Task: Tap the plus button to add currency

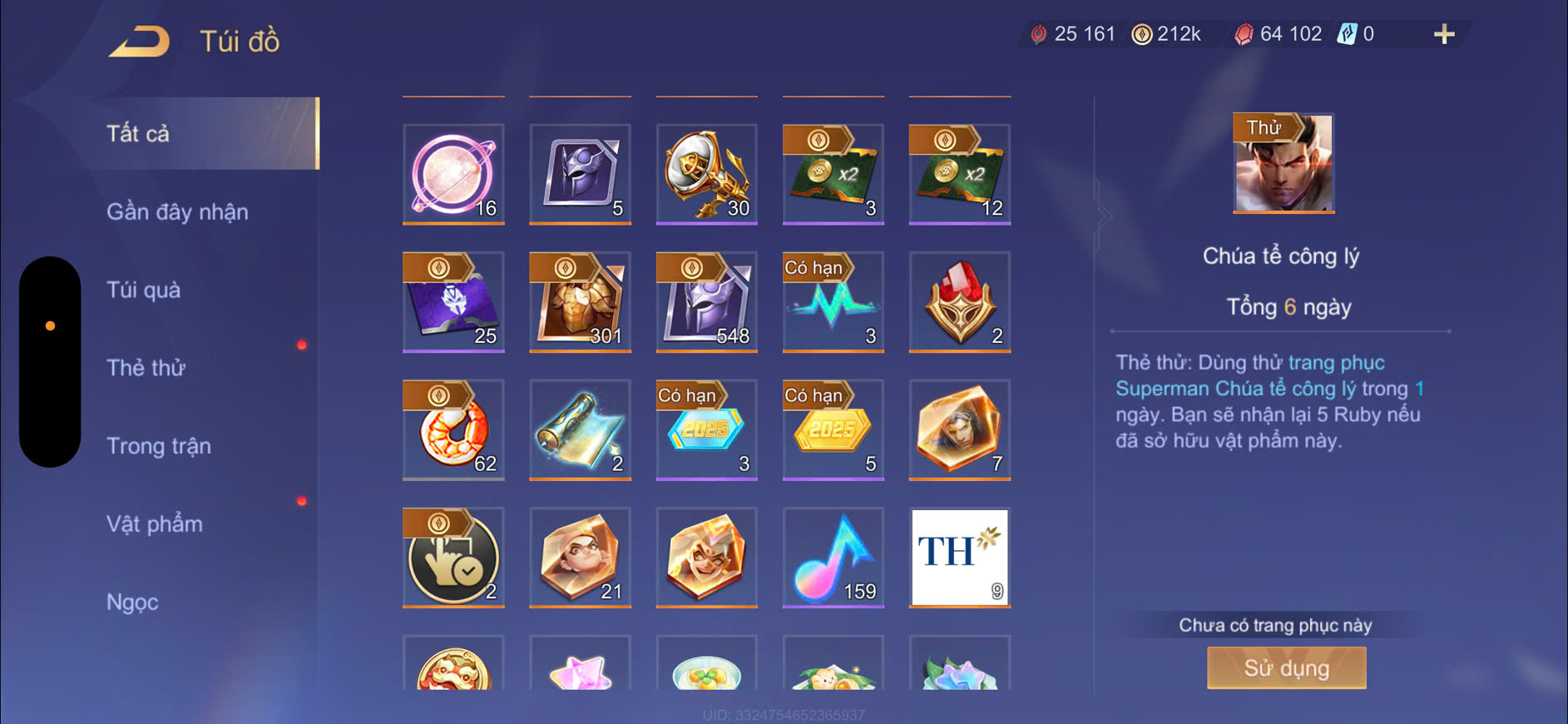Action: coord(1444,34)
